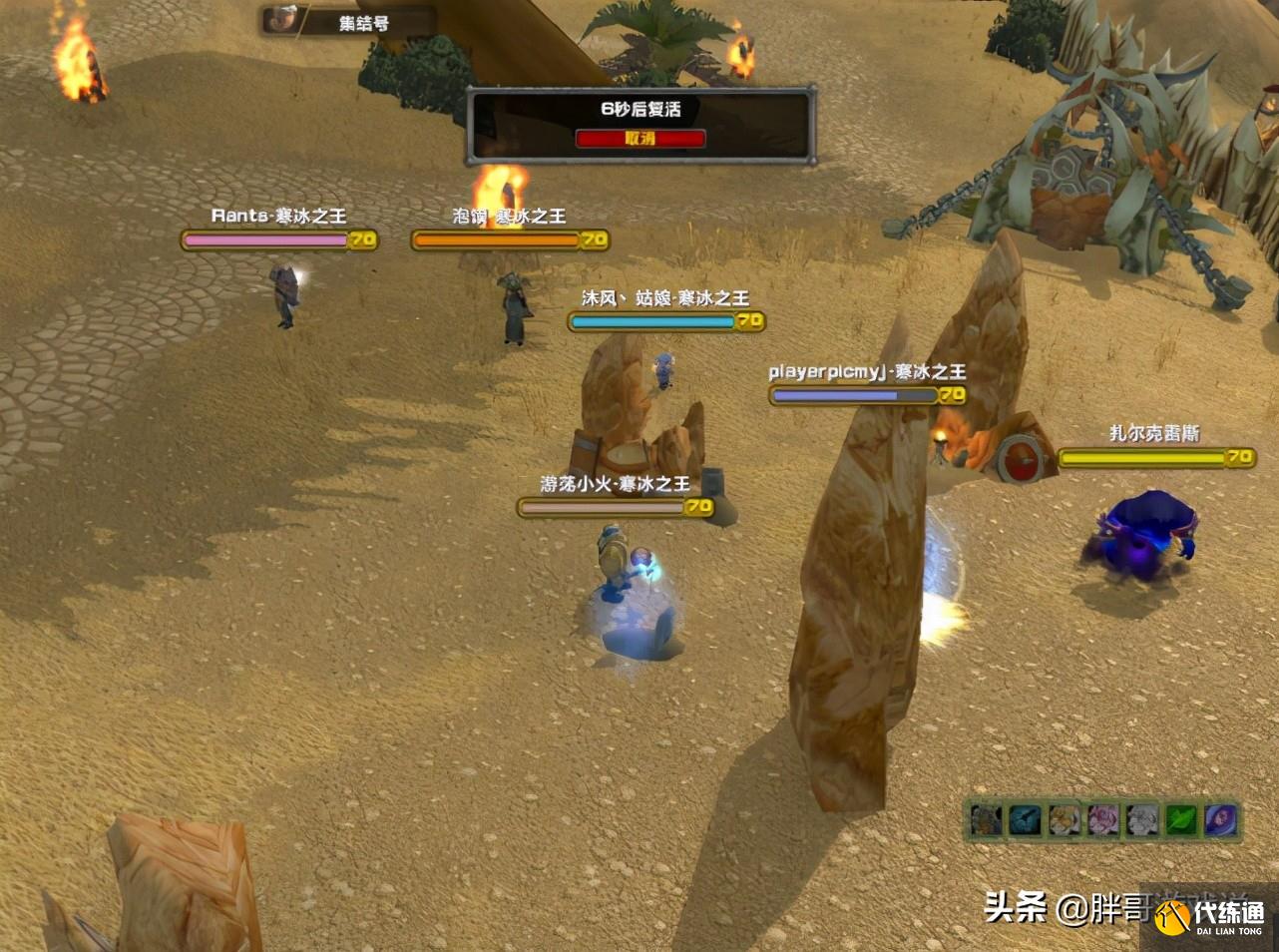
Task: Click the blue sword icon in the bottom bar
Action: point(1025,820)
